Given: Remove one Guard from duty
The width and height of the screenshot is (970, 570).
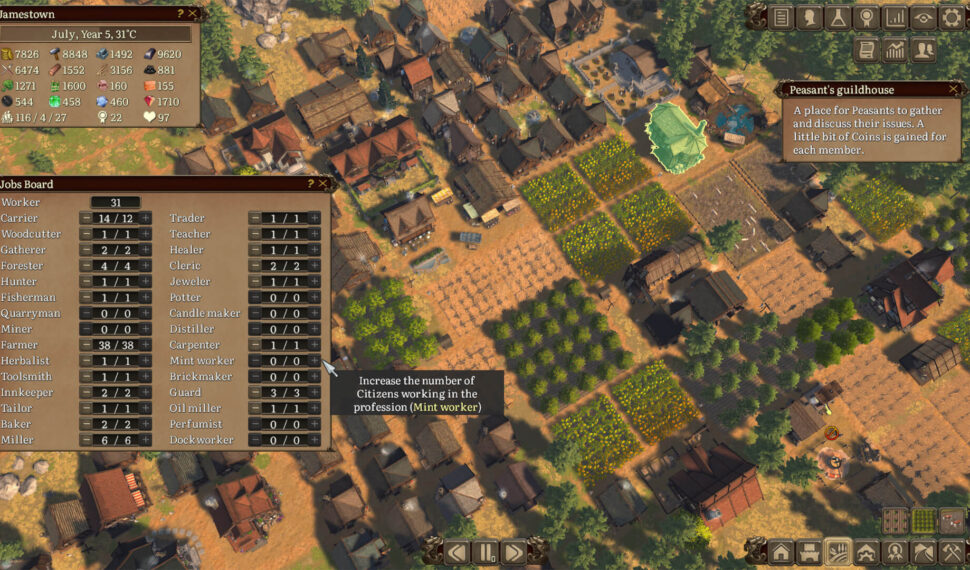Looking at the screenshot, I should pyautogui.click(x=256, y=393).
